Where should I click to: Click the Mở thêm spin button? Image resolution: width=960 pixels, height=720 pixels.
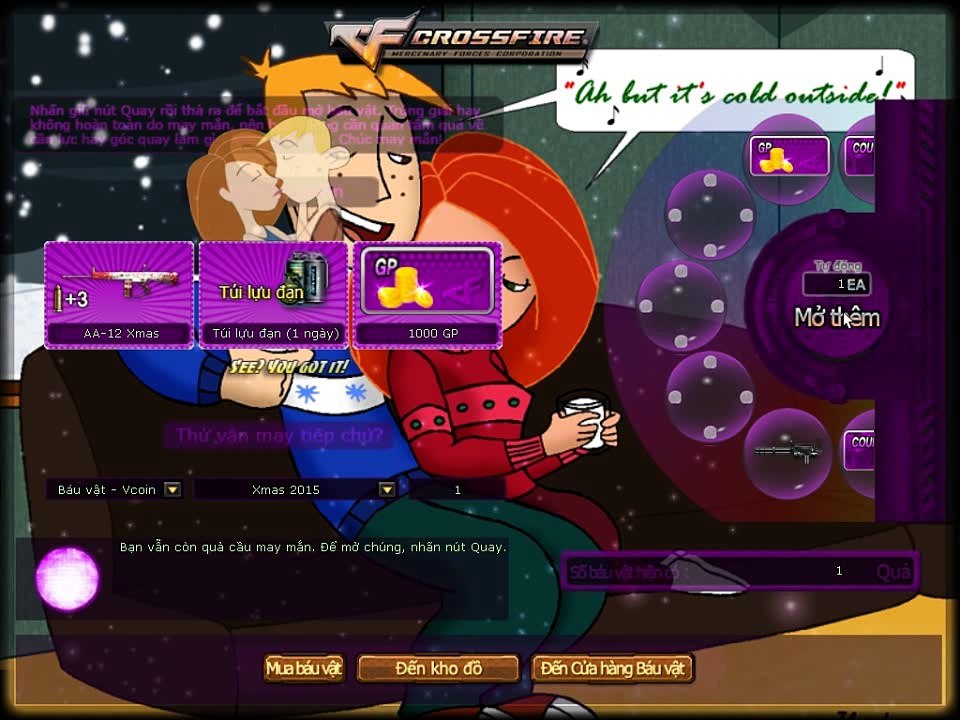coord(836,318)
